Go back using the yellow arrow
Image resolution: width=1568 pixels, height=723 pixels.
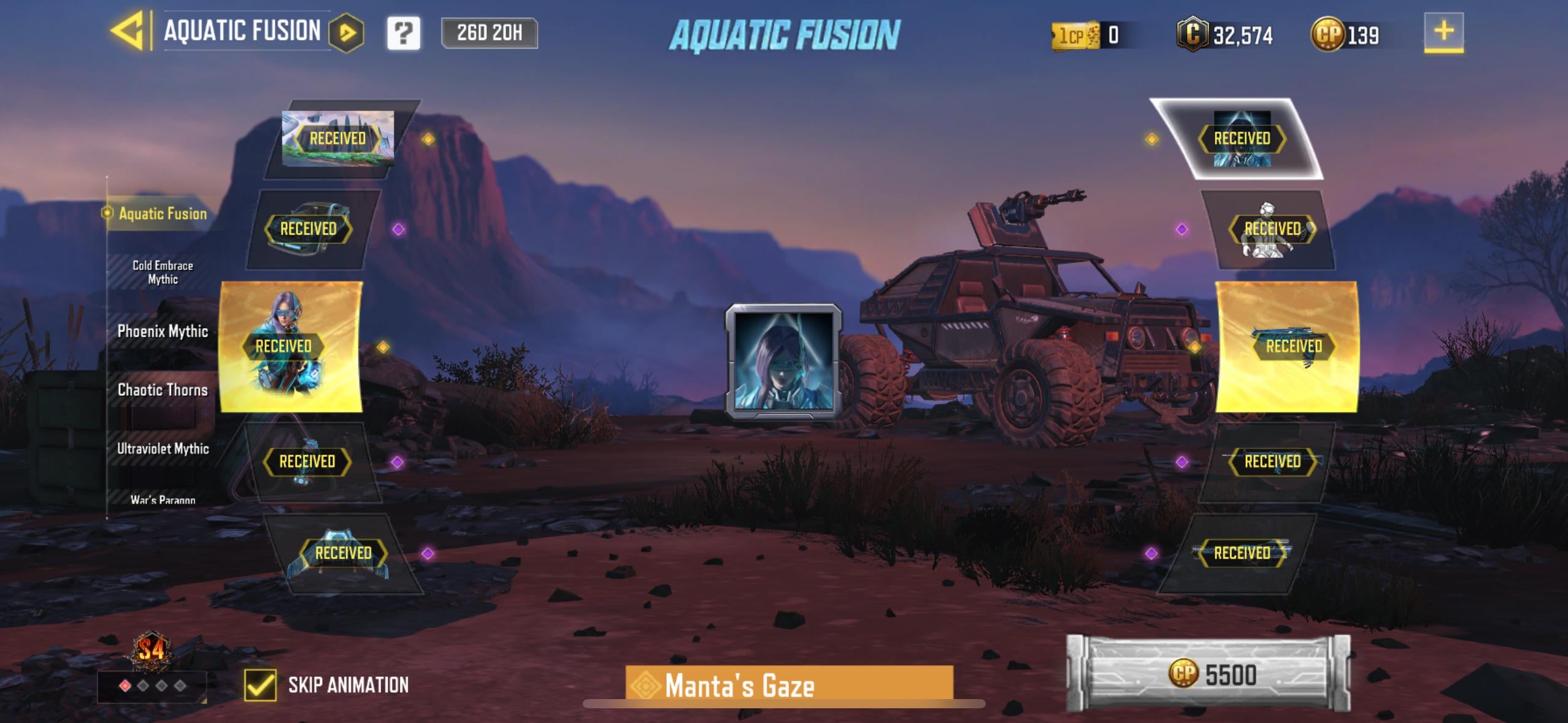pyautogui.click(x=128, y=31)
